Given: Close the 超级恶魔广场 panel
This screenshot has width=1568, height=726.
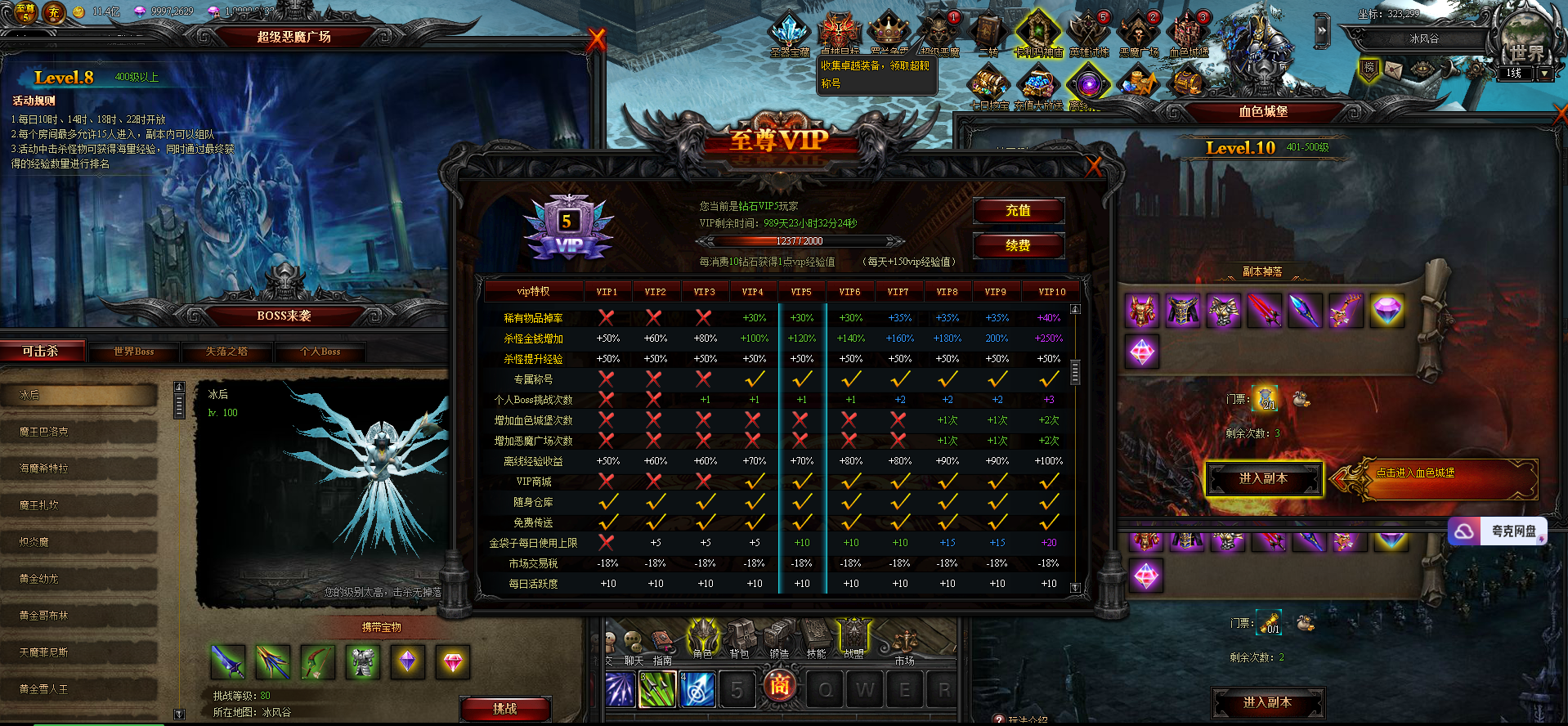Looking at the screenshot, I should 597,38.
